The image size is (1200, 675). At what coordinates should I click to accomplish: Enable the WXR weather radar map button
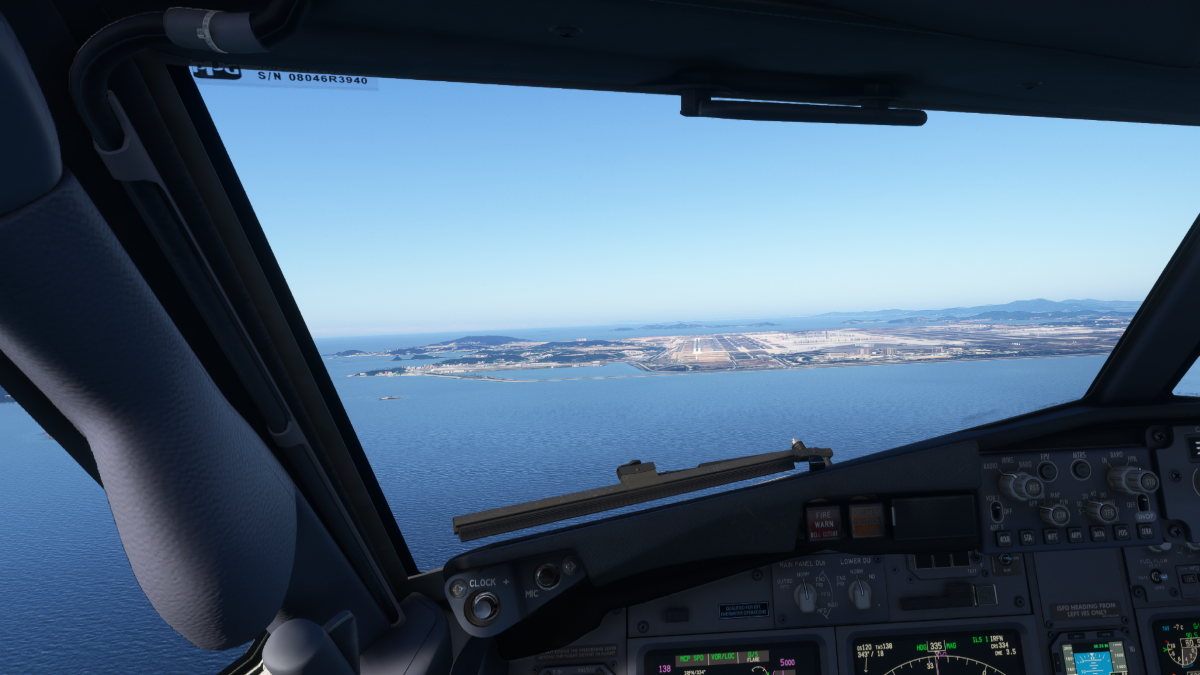coord(1004,538)
